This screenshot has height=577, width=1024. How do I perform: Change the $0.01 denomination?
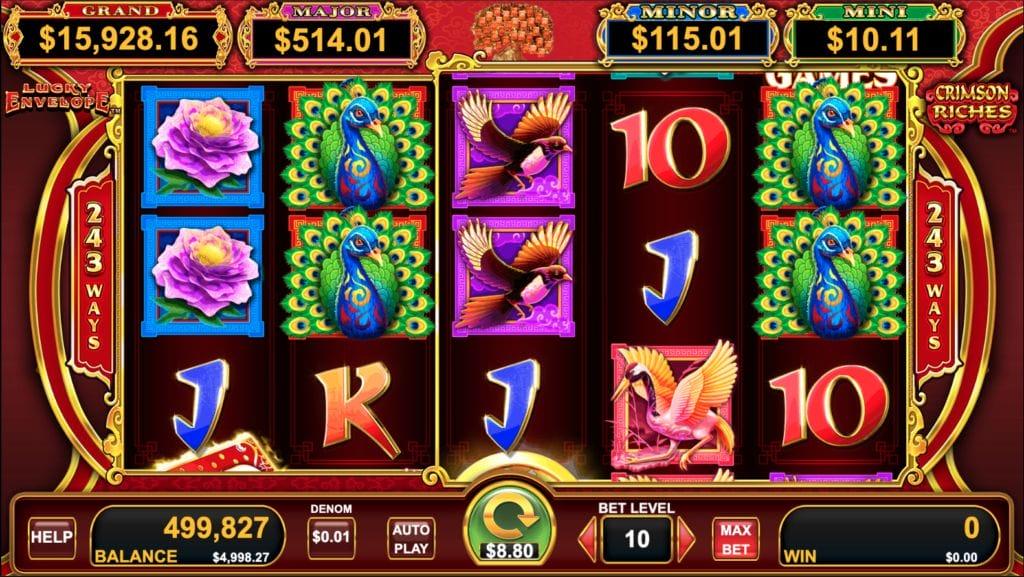(x=331, y=538)
